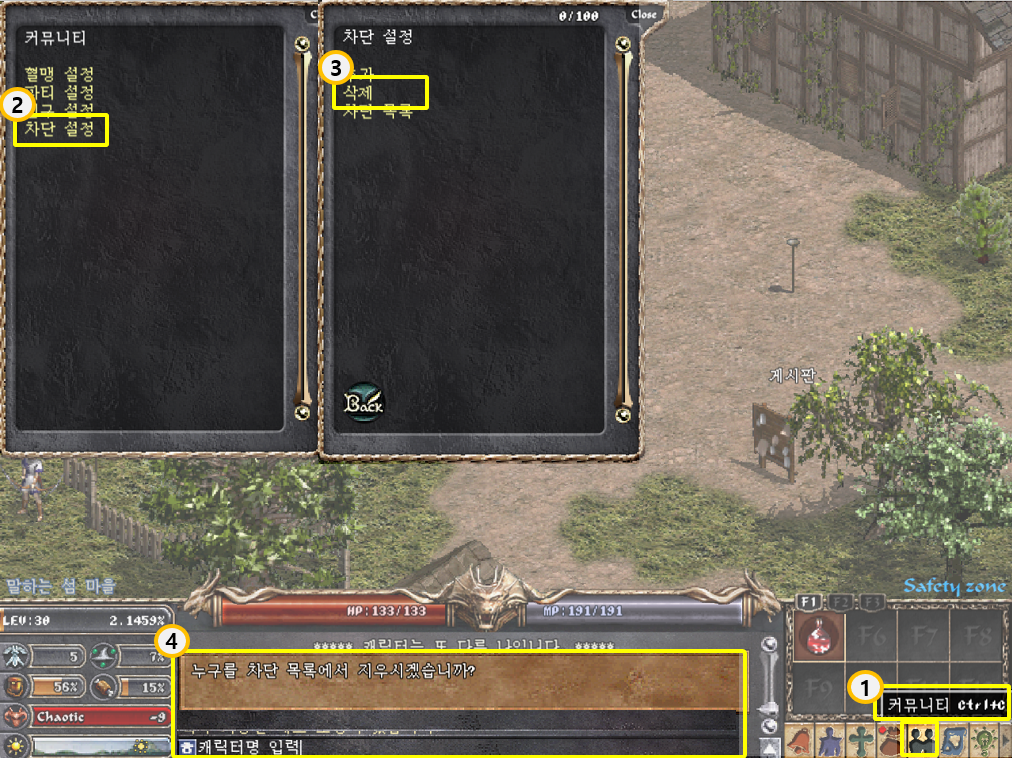Open the community two-people icon
The height and width of the screenshot is (758, 1012).
919,740
